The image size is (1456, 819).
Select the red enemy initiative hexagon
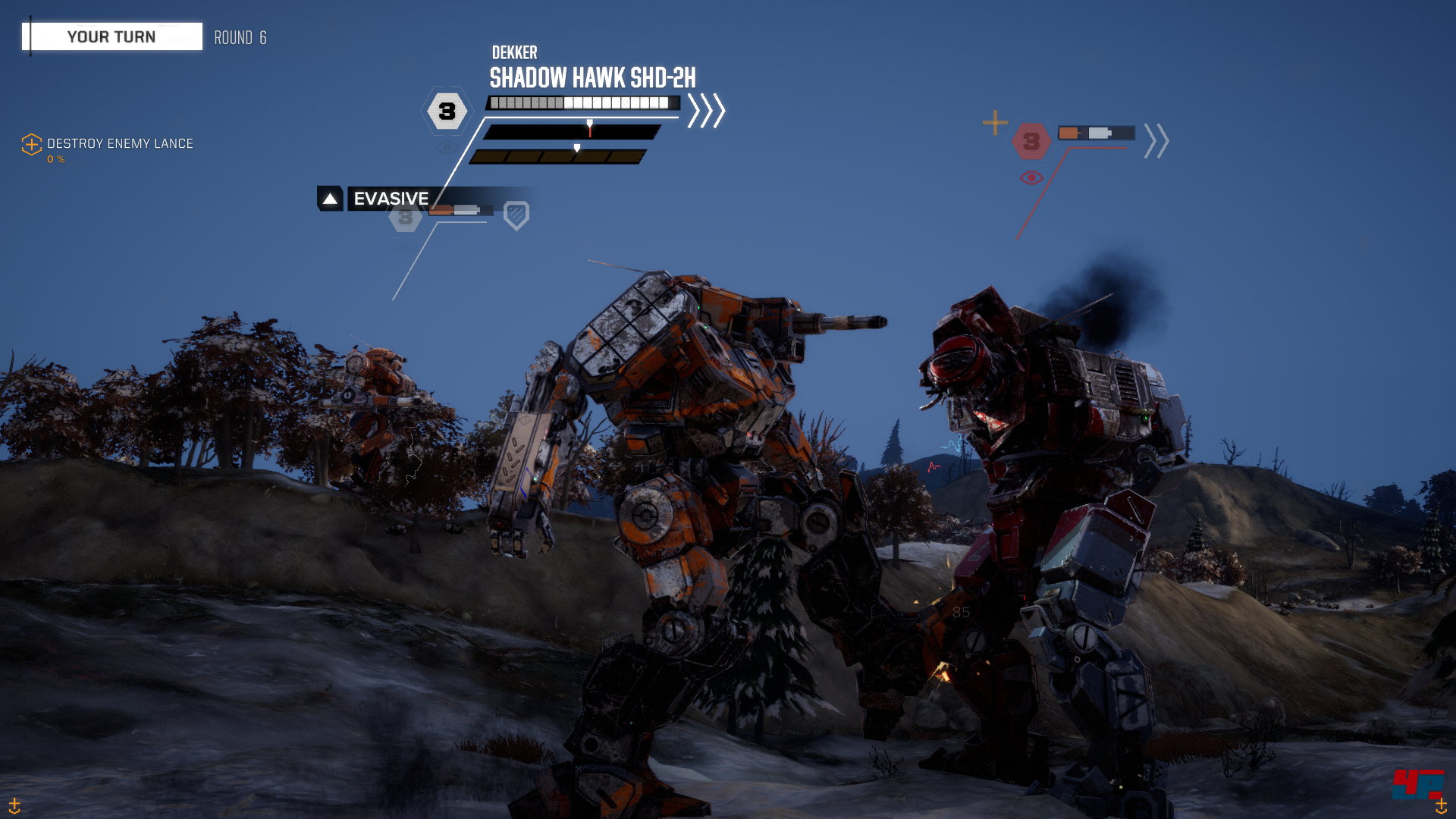click(x=1031, y=141)
